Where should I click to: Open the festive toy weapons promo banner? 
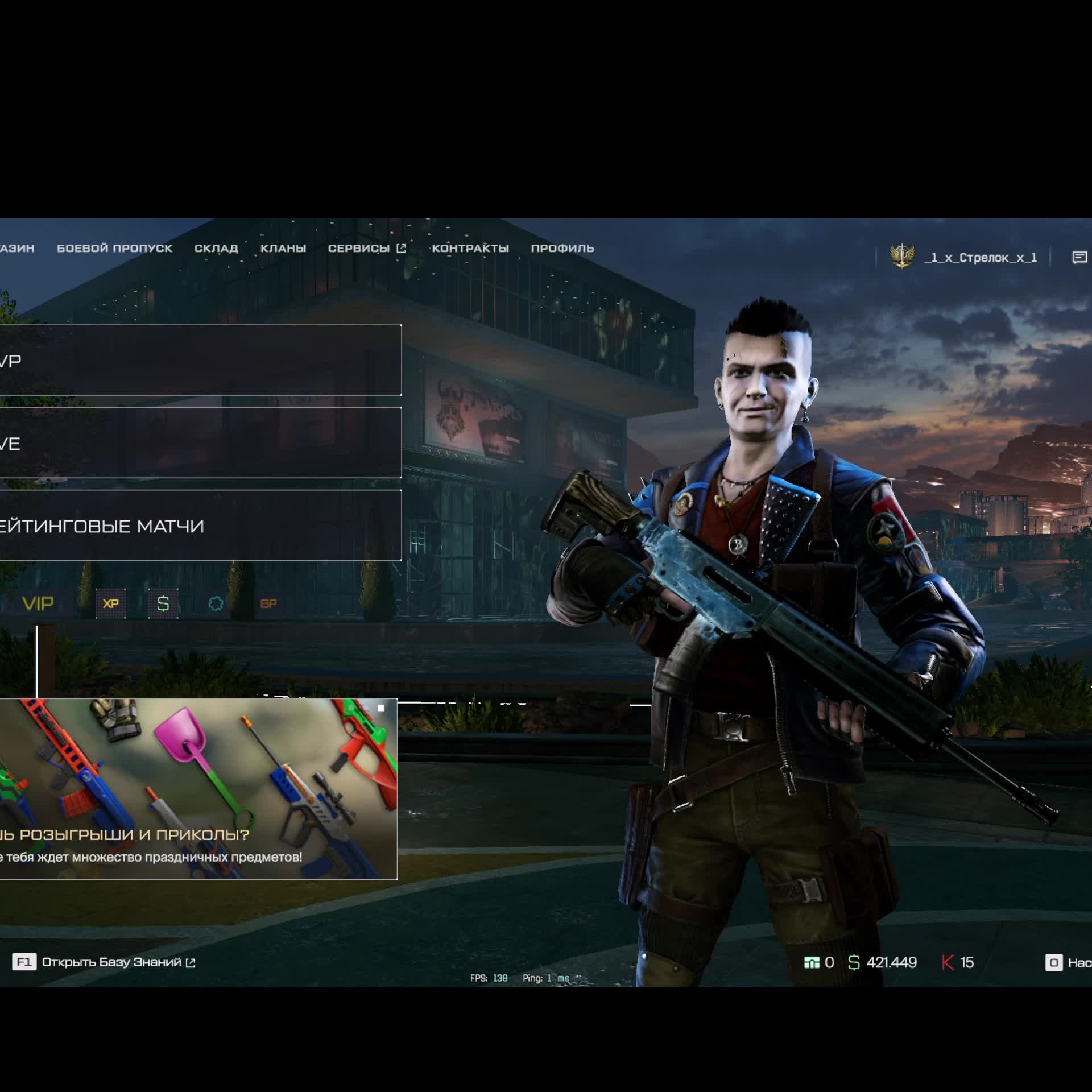coord(198,788)
